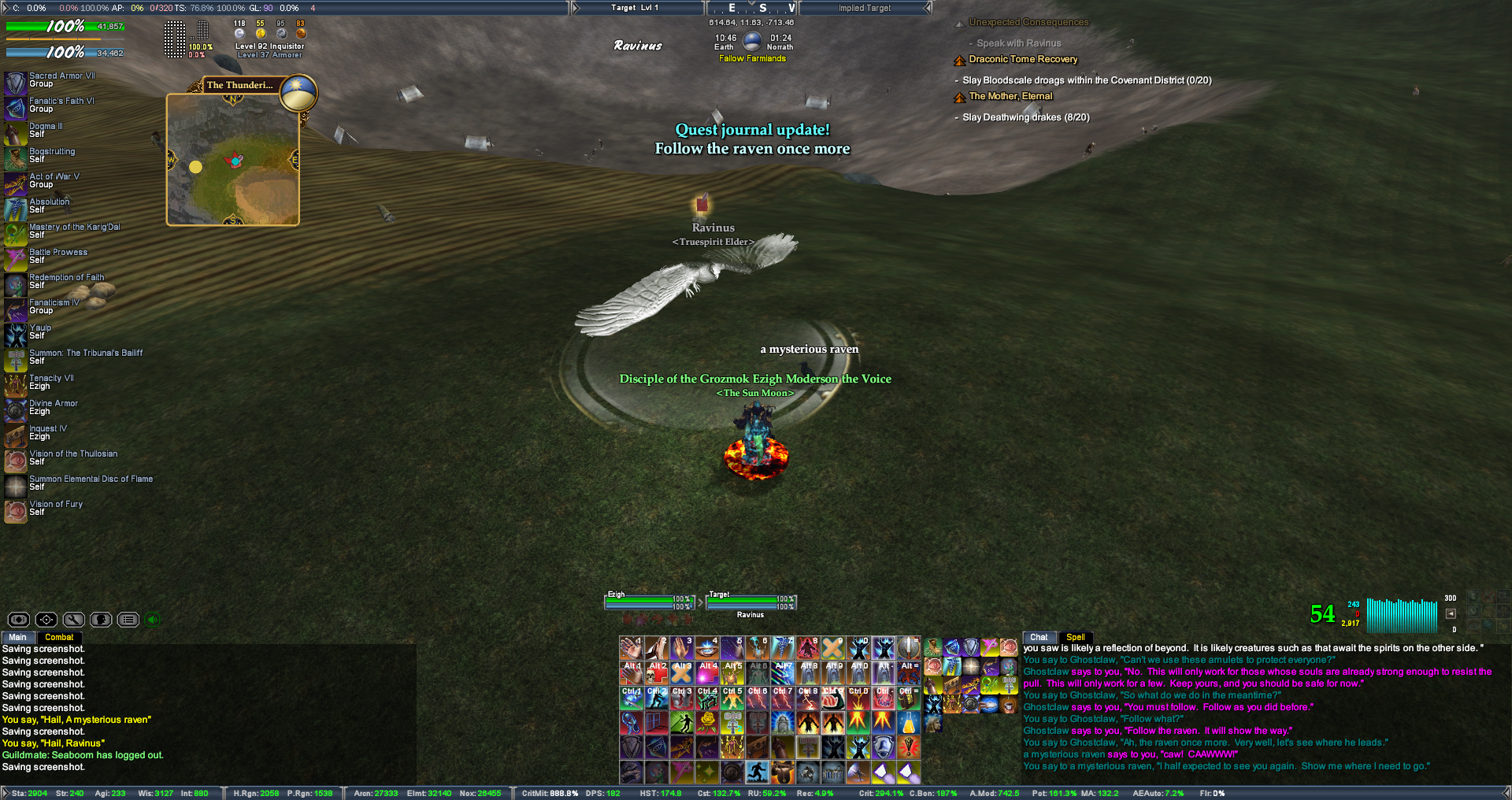Select the Sacred Armor VII buff icon

pyautogui.click(x=16, y=83)
